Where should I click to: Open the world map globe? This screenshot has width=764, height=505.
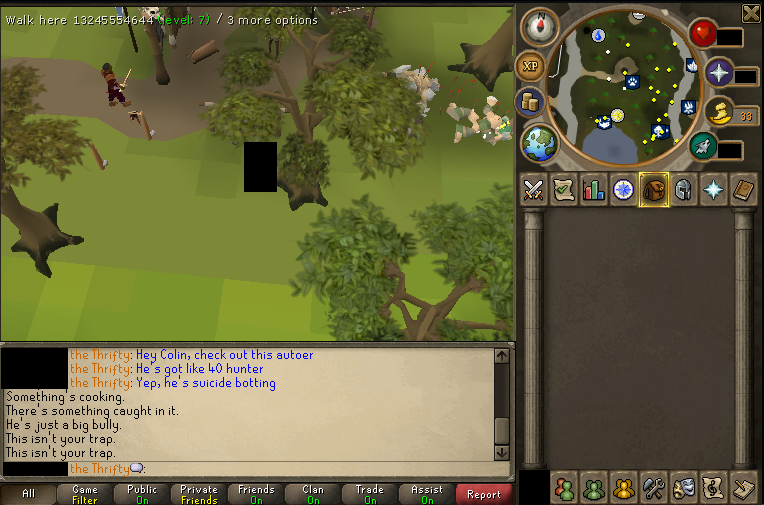(540, 143)
